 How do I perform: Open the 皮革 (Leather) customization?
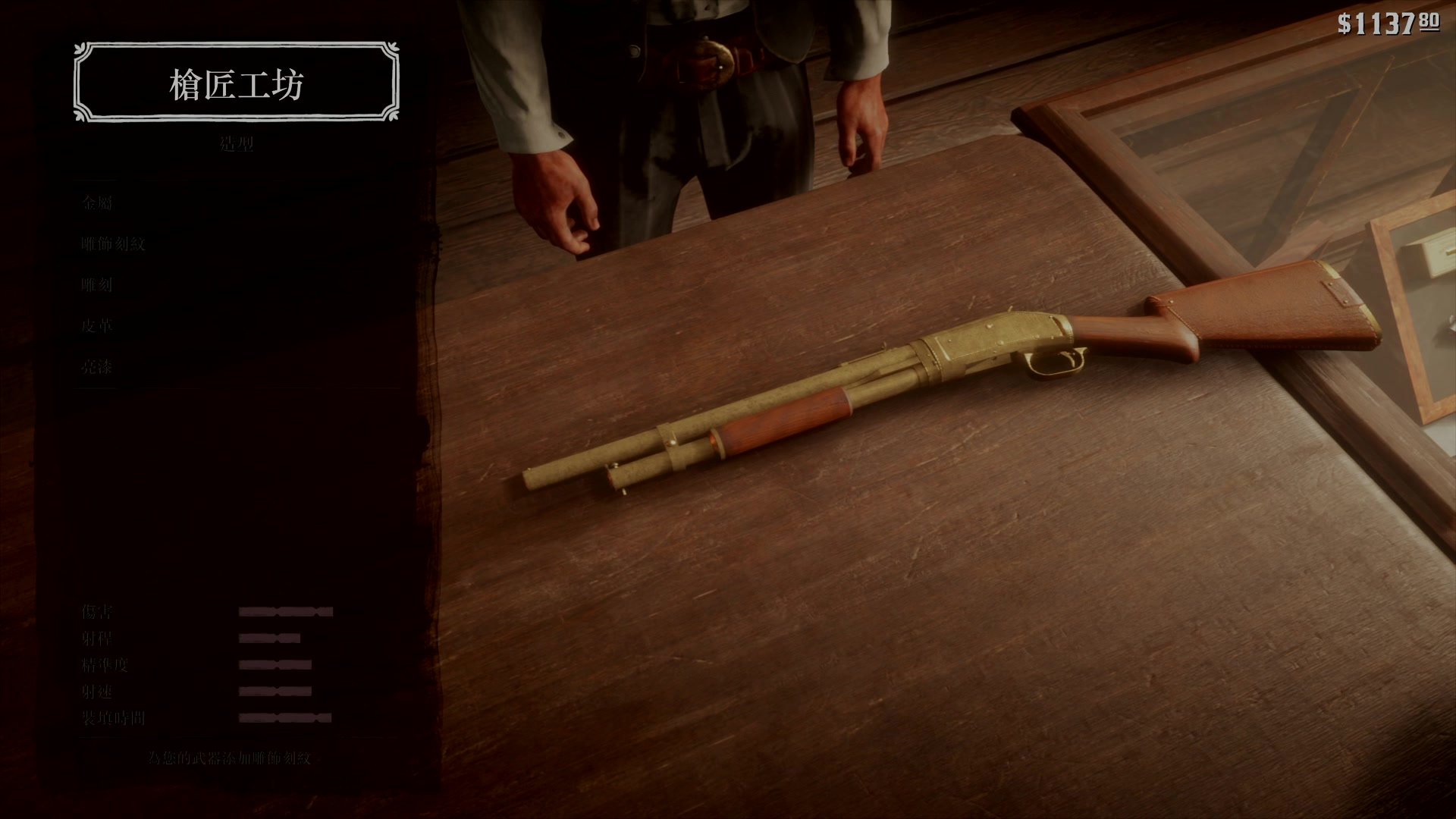[97, 326]
